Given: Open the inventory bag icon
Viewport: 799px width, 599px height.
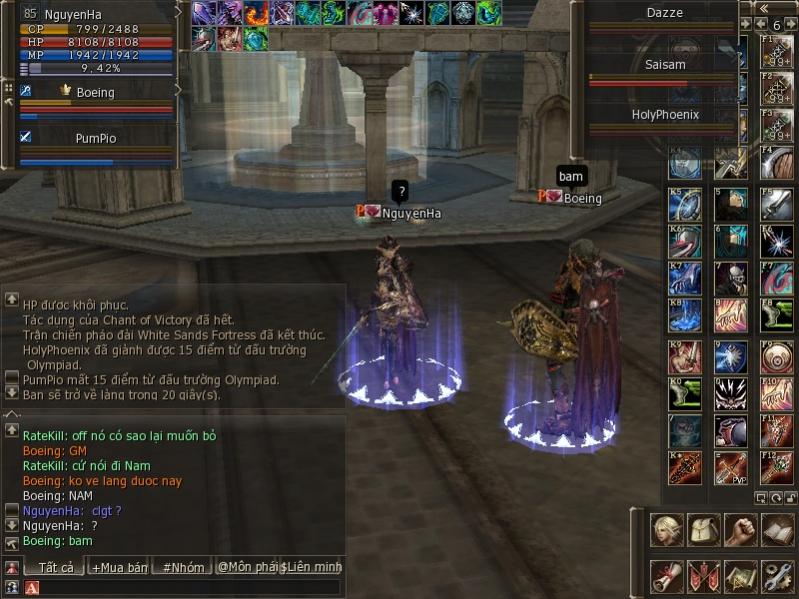Looking at the screenshot, I should (x=704, y=530).
